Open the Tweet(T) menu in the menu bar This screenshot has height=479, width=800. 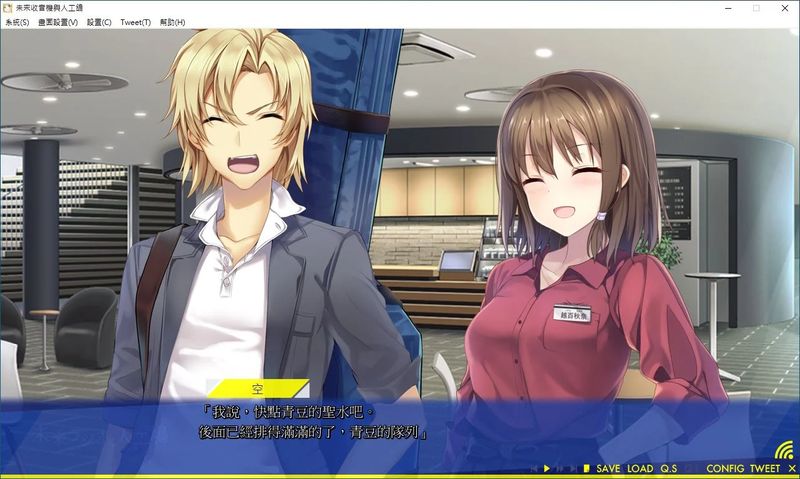(135, 22)
